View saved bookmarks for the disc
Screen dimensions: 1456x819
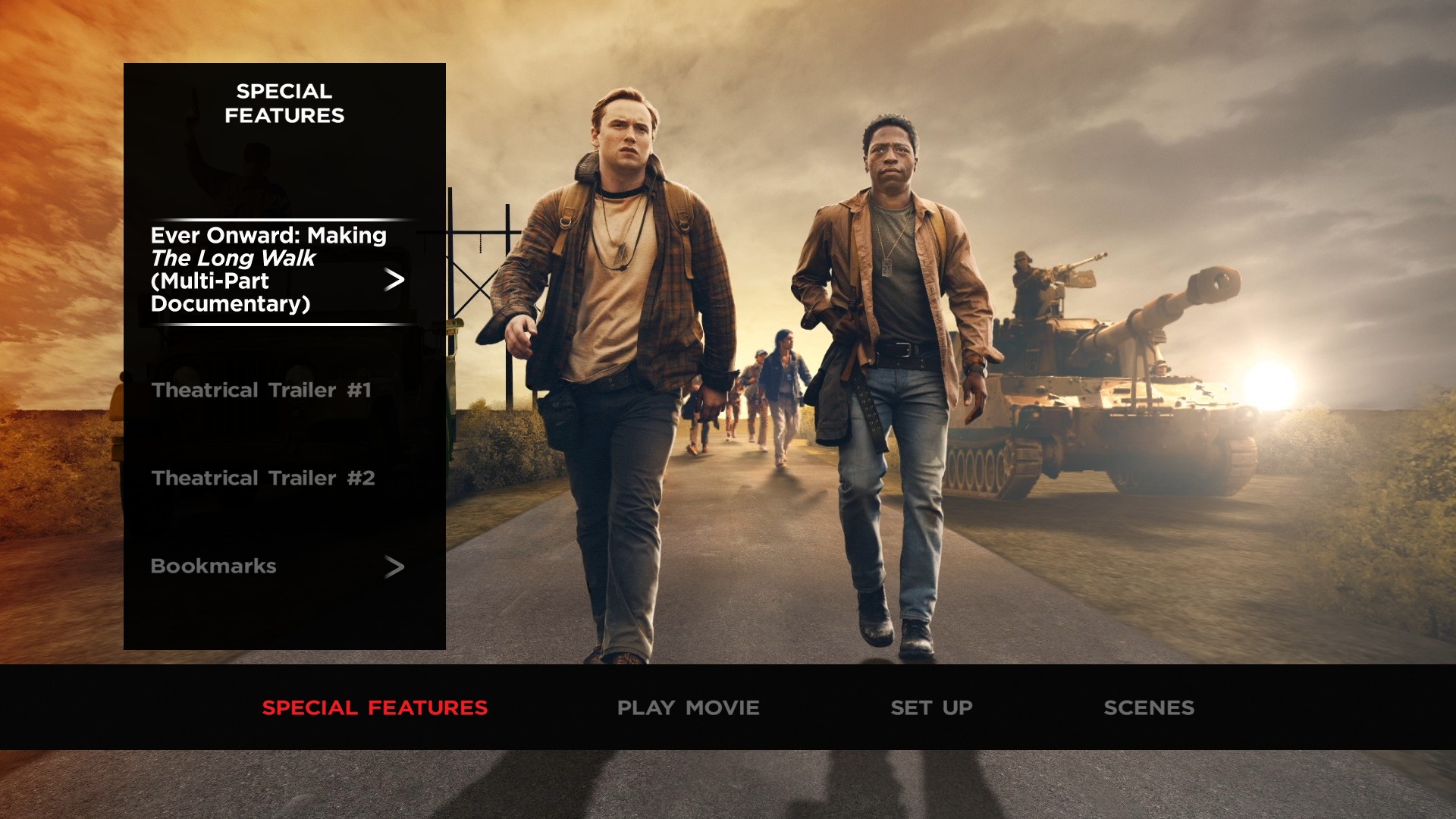pos(214,566)
